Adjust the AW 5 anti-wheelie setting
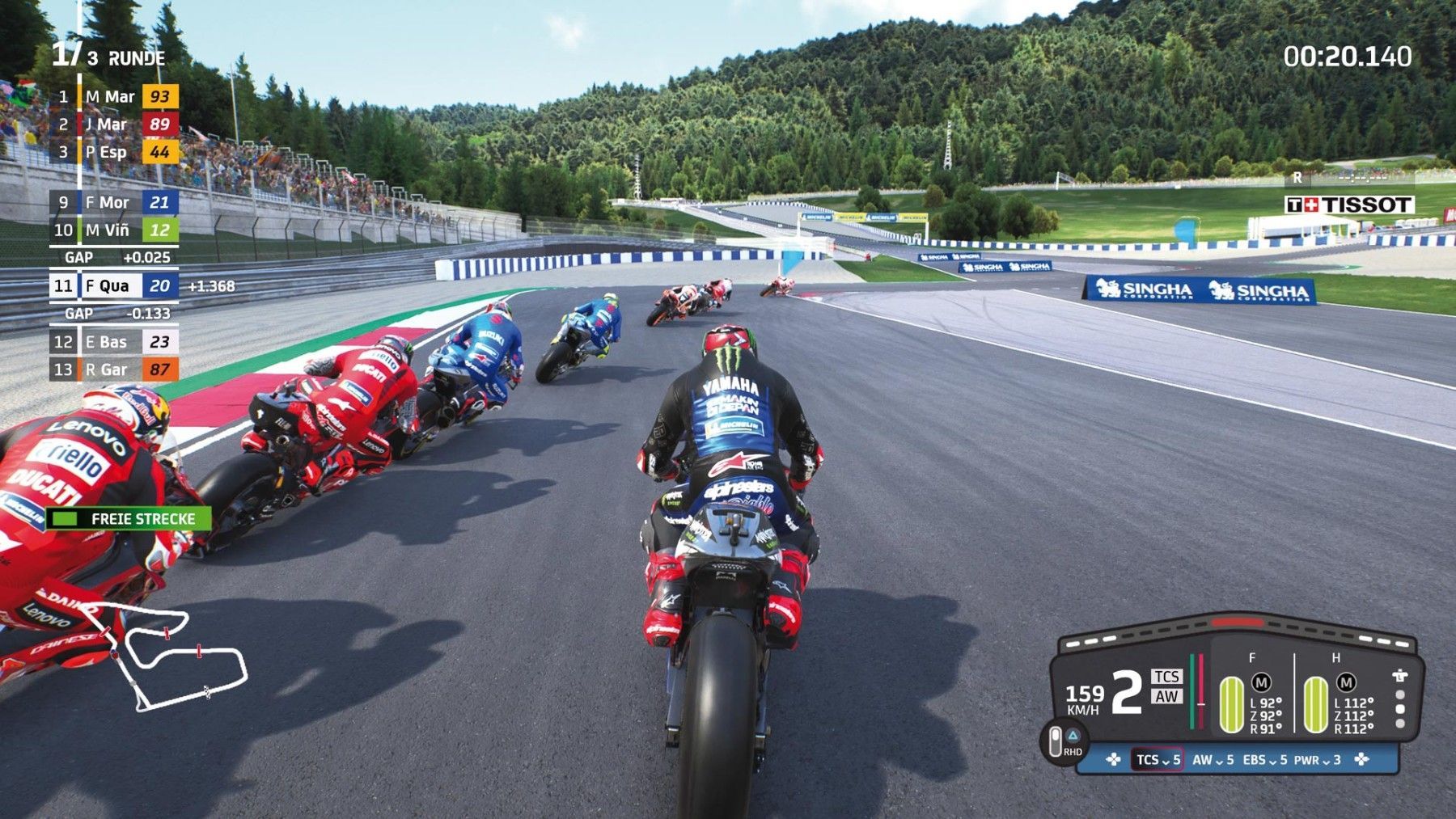 (1213, 760)
